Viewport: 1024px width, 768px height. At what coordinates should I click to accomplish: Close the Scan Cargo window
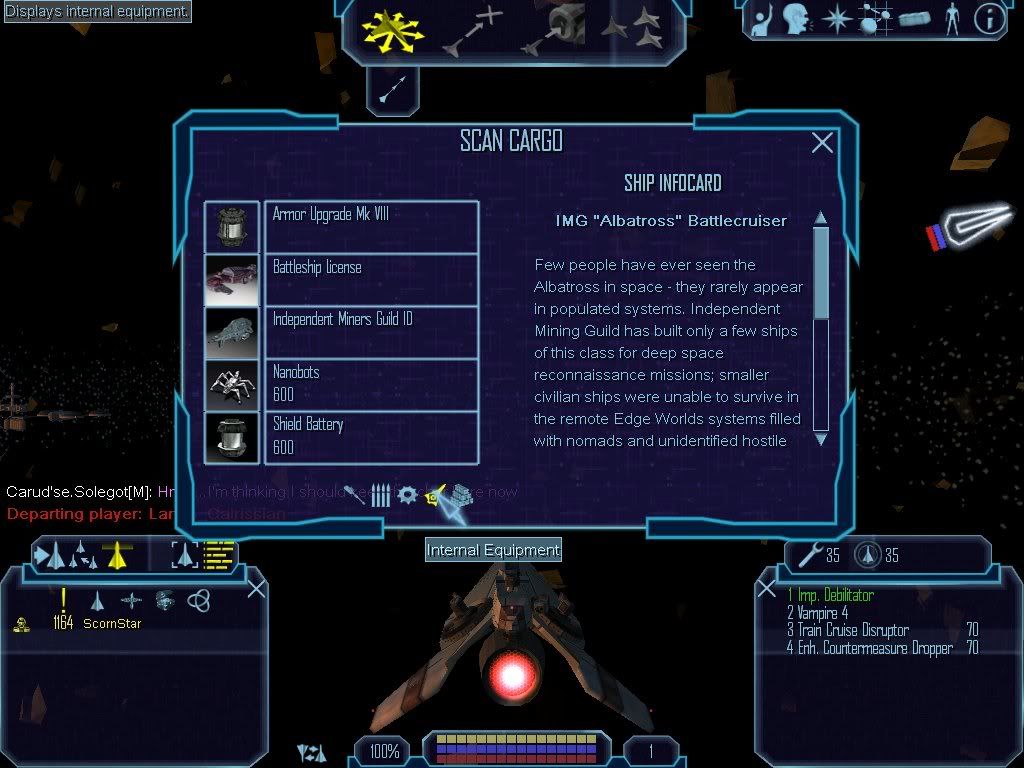tap(822, 143)
